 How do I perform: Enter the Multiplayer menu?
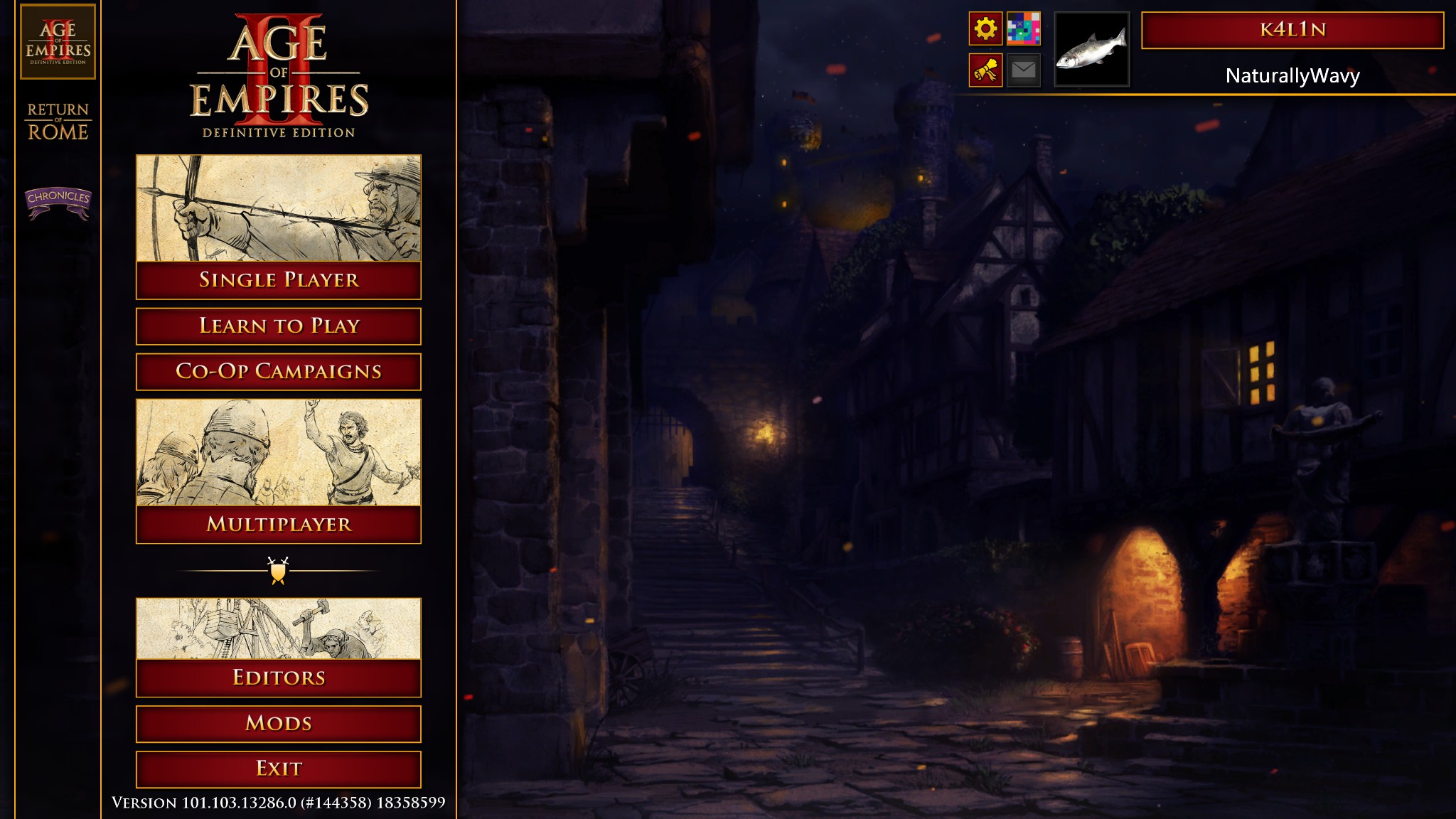pos(279,525)
